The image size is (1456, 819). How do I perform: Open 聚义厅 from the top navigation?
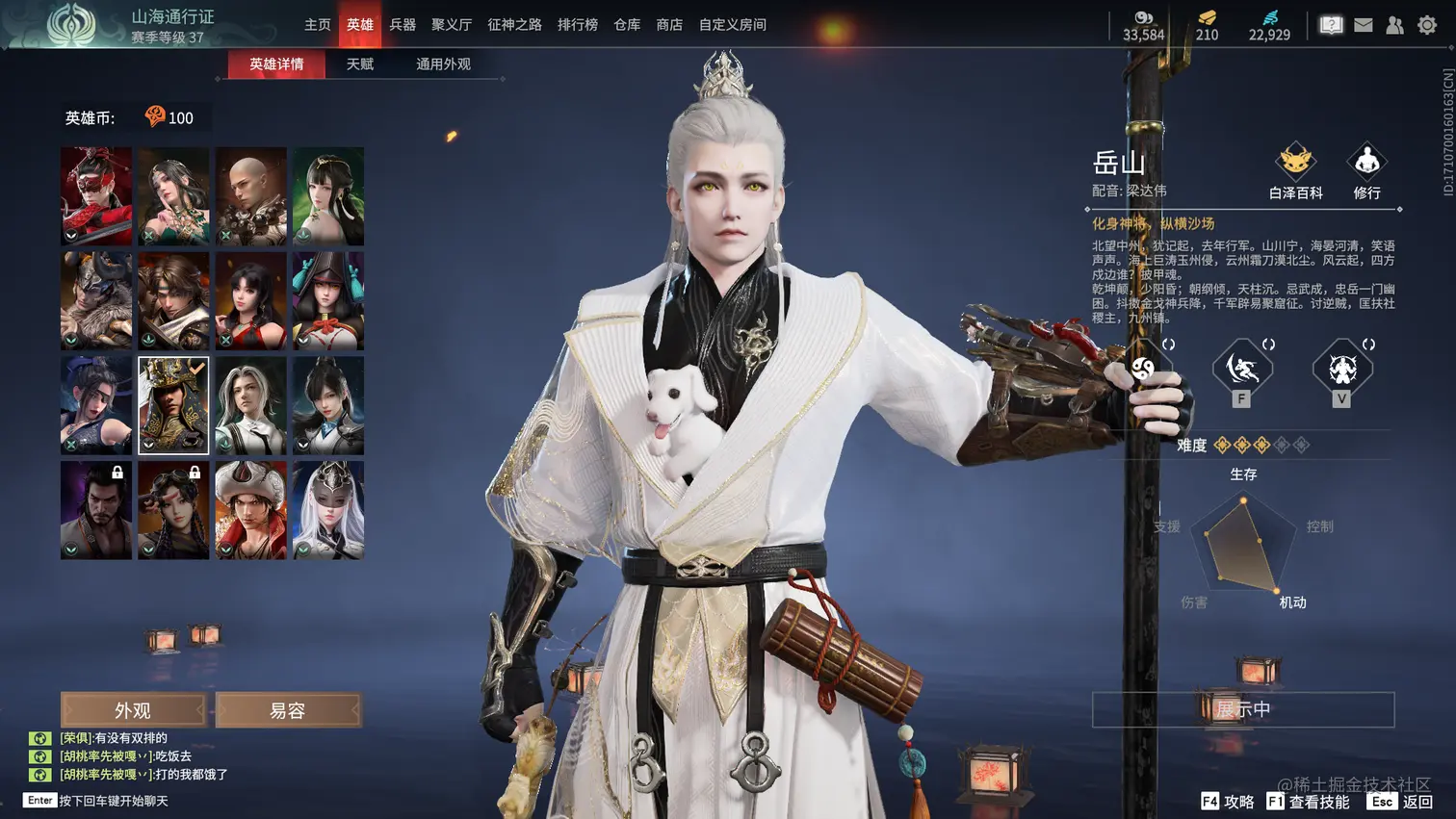coord(451,25)
